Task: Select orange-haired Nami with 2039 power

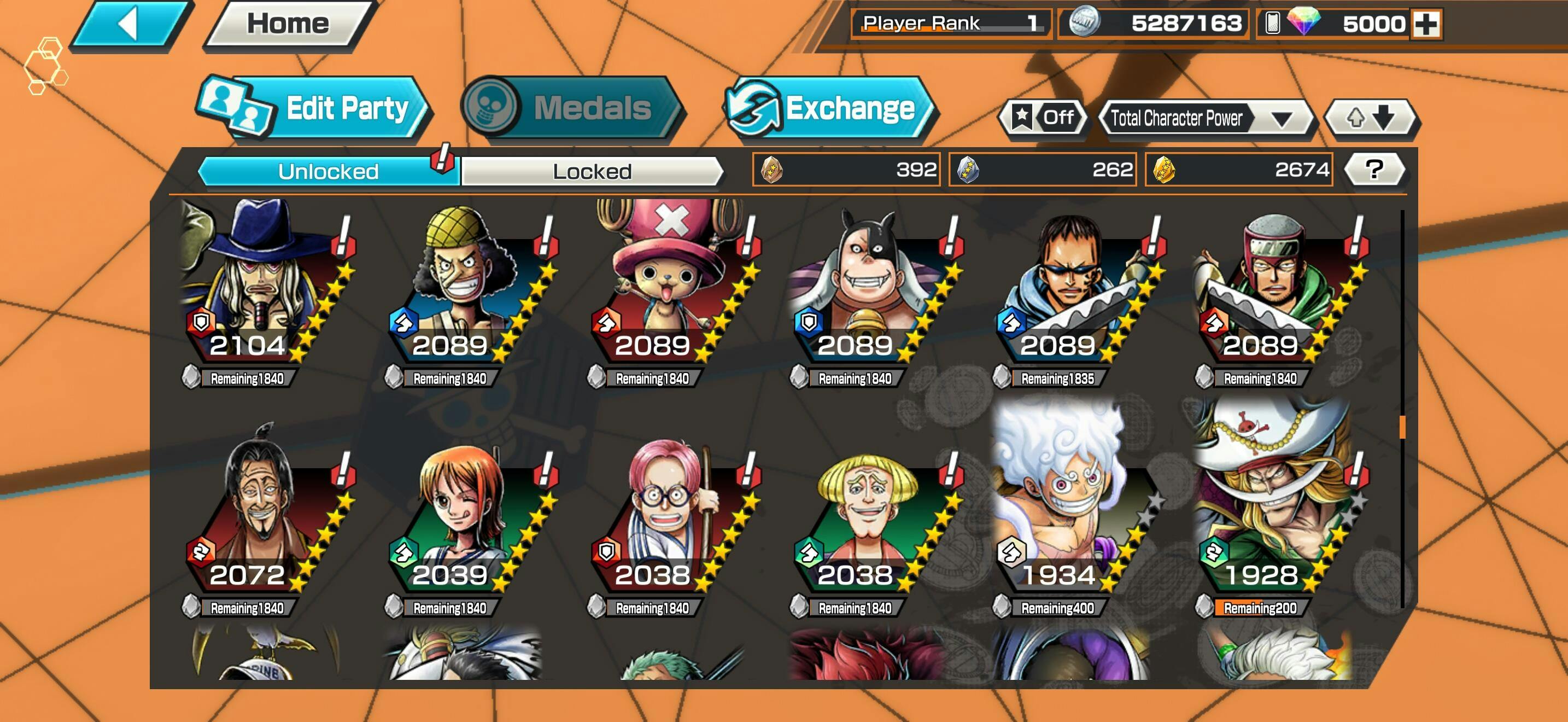Action: click(464, 517)
